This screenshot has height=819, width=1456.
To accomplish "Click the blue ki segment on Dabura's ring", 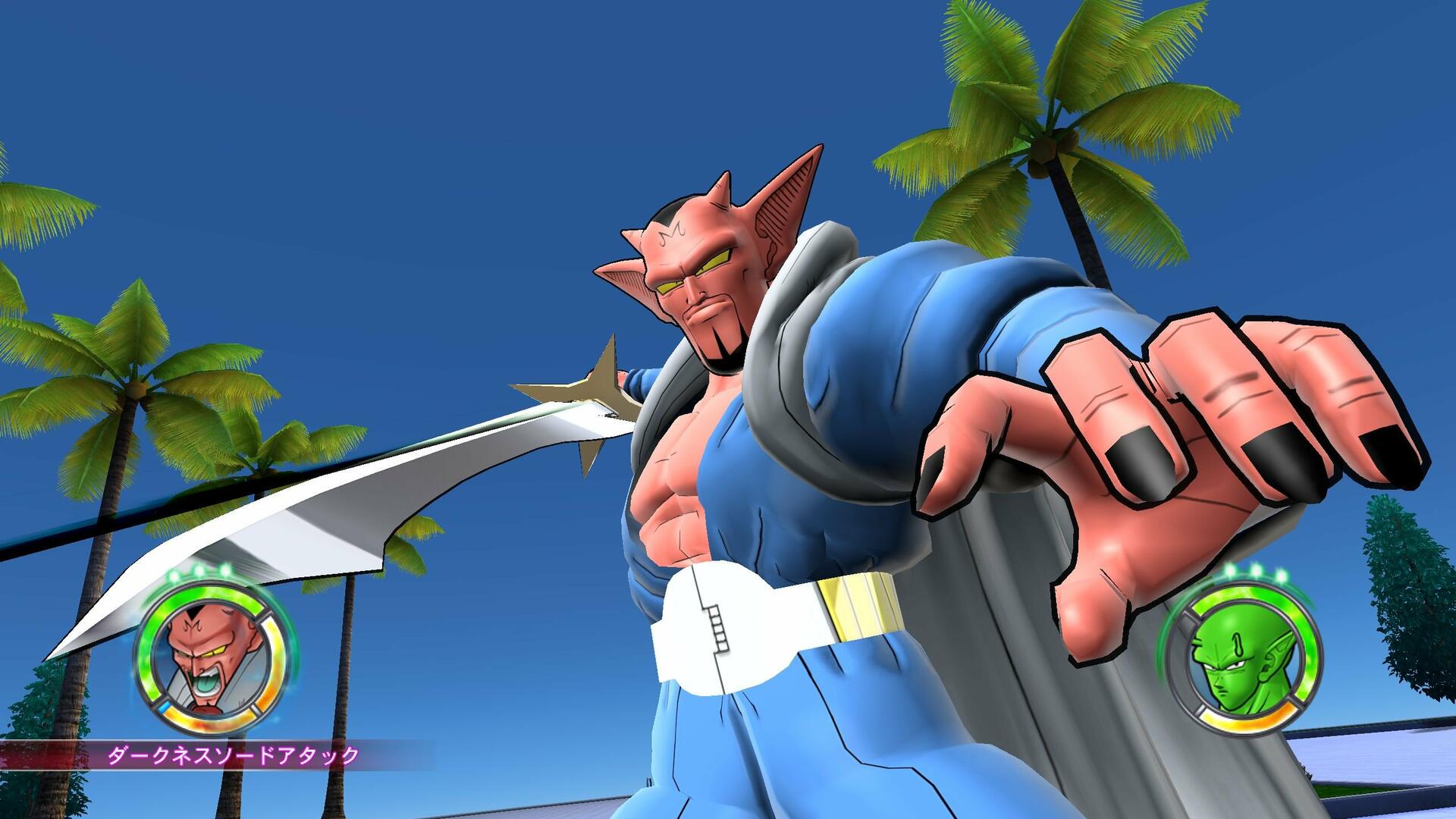I will [165, 707].
